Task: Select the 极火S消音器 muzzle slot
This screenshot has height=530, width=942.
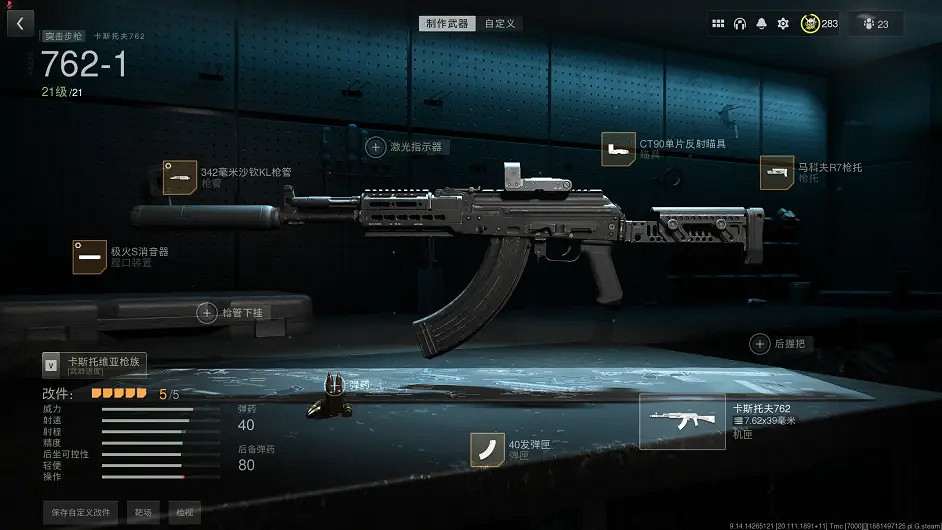Action: click(89, 257)
